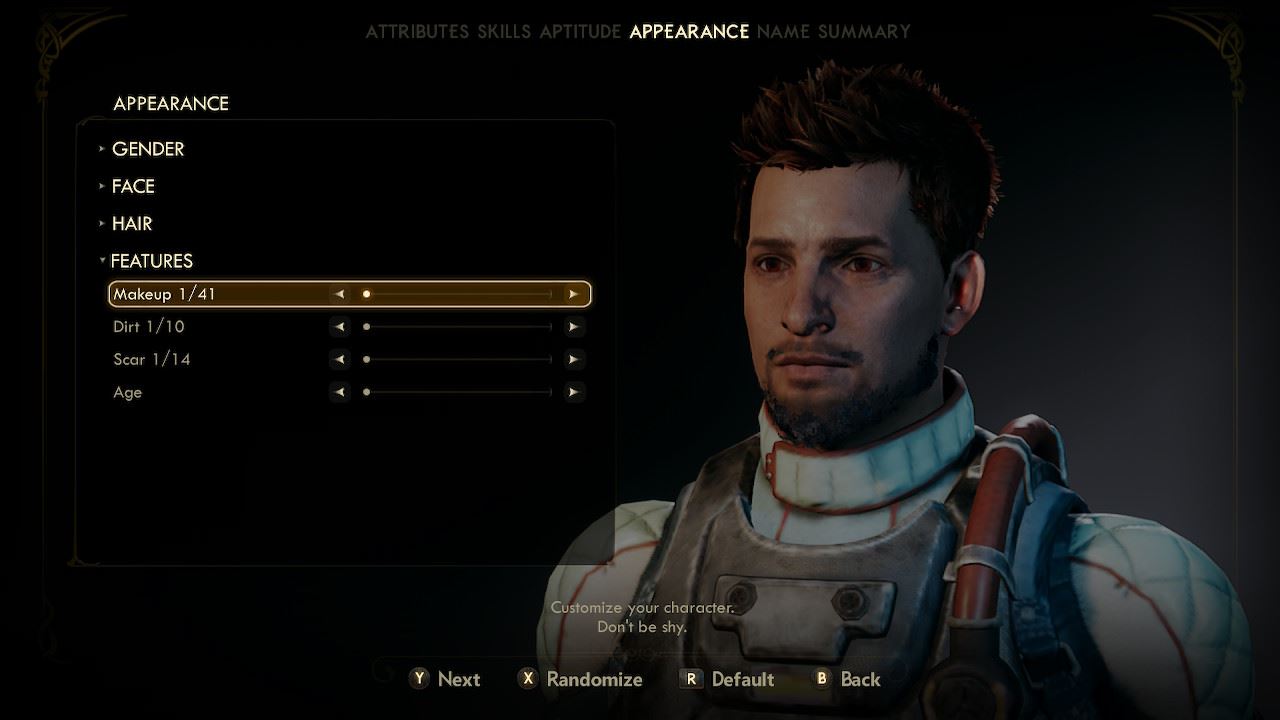Click the Makeup slider track
The image size is (1280, 720).
click(x=457, y=294)
